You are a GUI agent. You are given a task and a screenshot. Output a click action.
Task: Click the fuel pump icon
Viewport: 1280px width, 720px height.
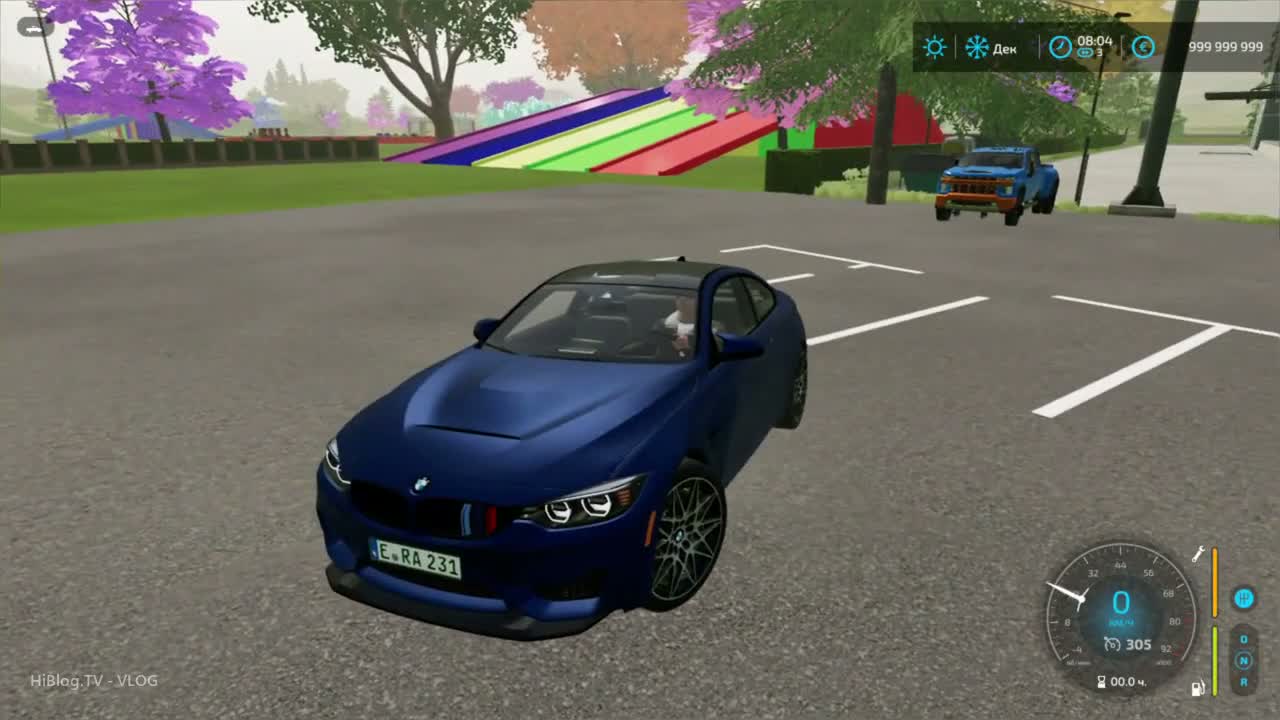[1197, 688]
